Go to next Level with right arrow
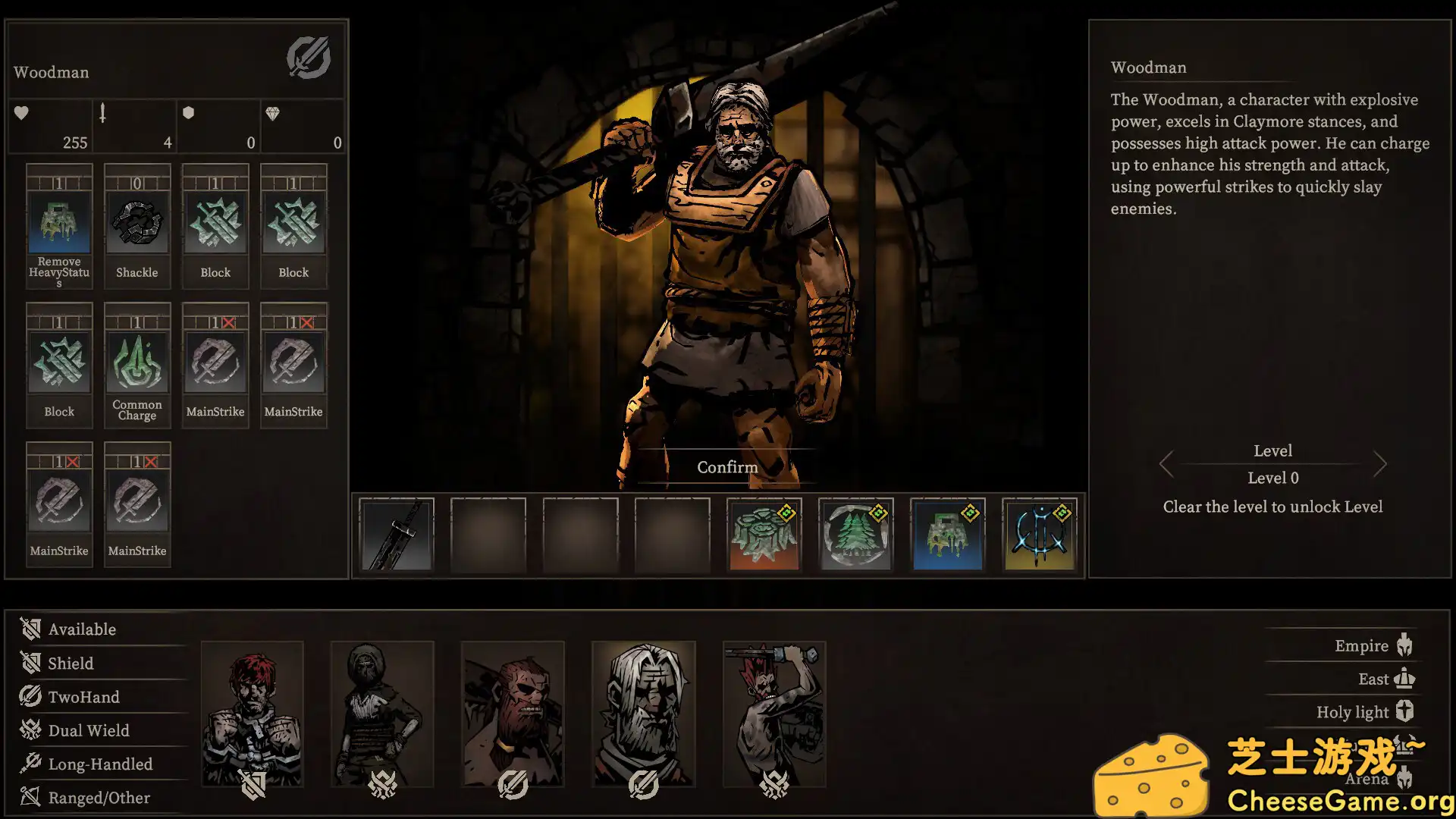Screen dimensions: 1456x819 [1379, 464]
